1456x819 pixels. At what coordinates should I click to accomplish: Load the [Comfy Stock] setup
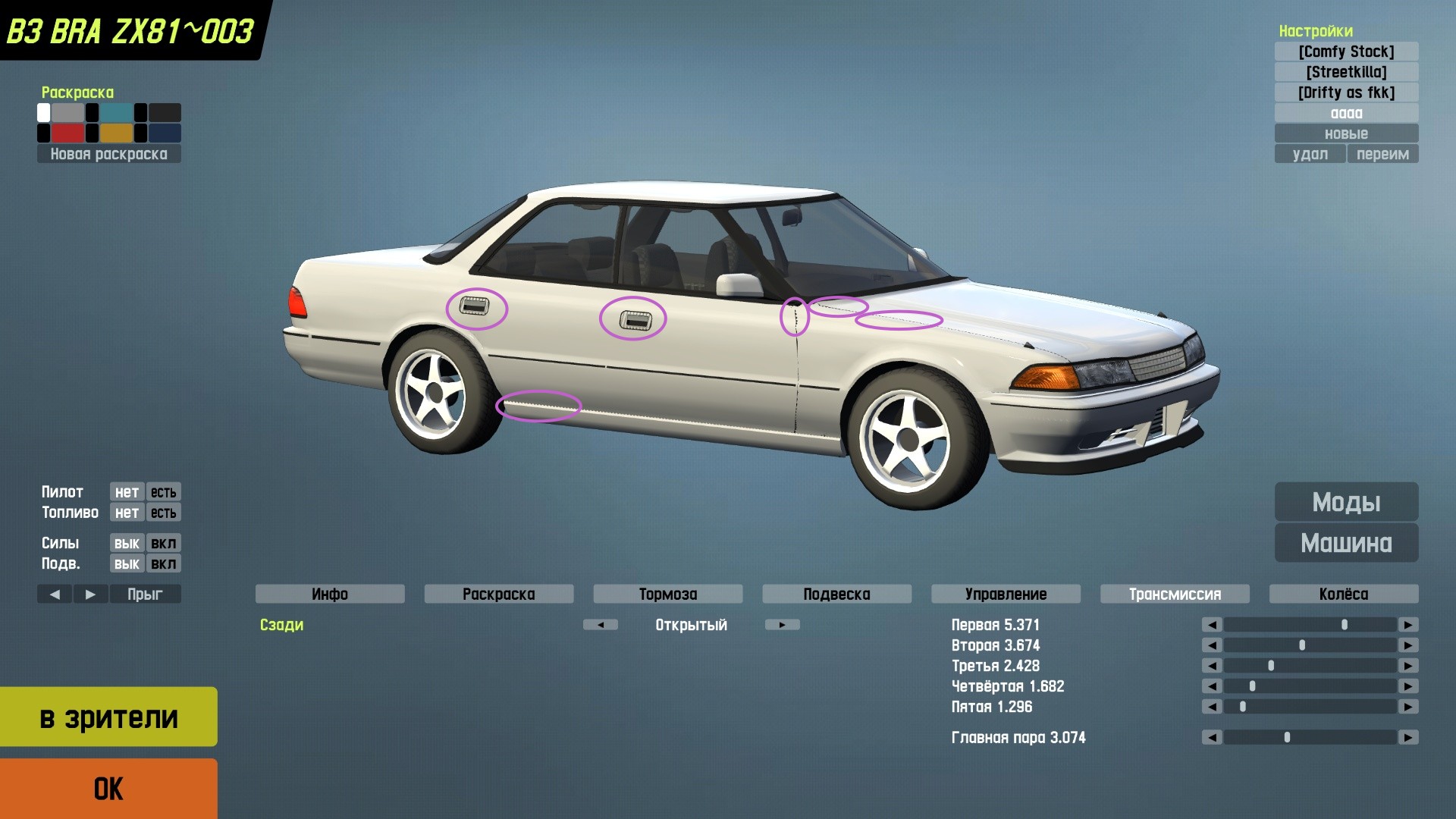(1346, 52)
